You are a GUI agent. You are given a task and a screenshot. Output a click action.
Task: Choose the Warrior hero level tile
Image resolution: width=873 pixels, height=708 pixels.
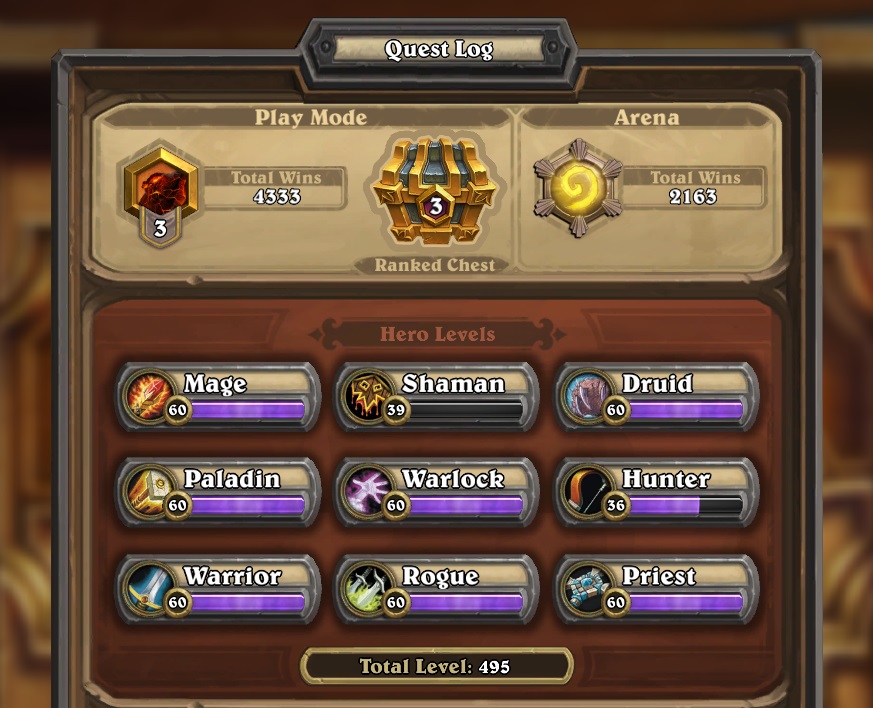click(219, 589)
